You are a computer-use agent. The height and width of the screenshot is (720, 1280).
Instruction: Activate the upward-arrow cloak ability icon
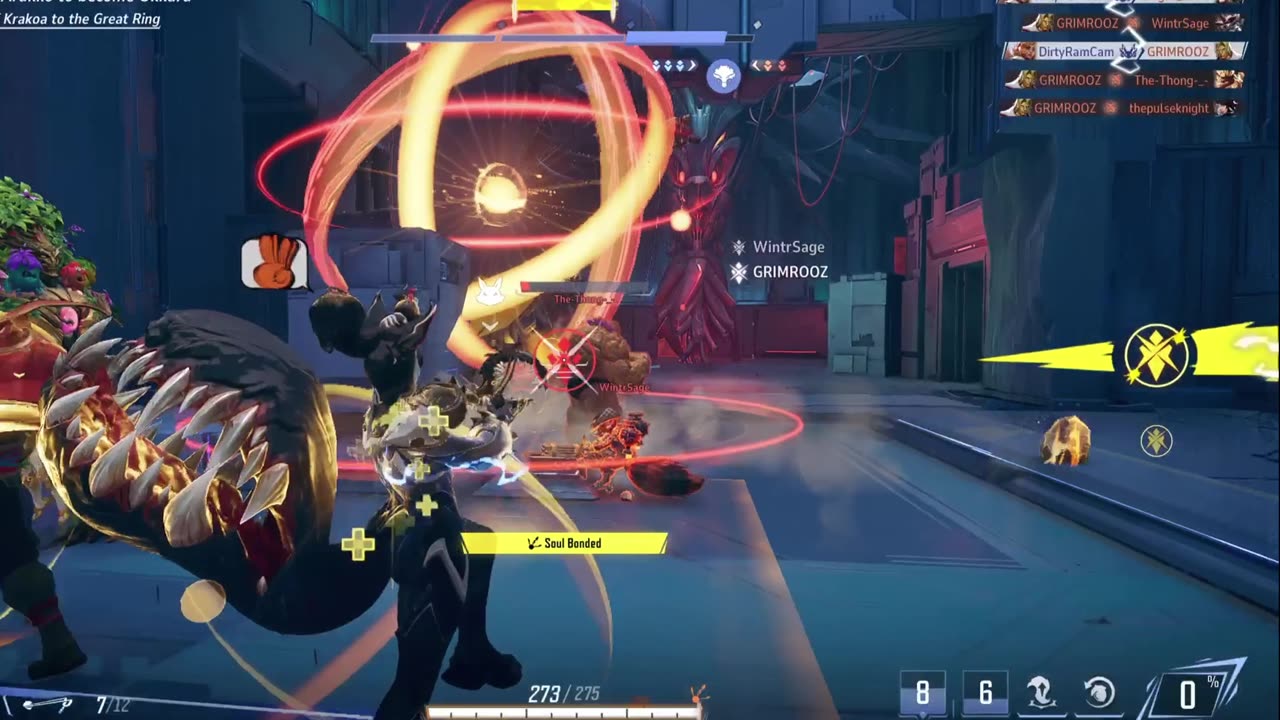tap(1042, 693)
